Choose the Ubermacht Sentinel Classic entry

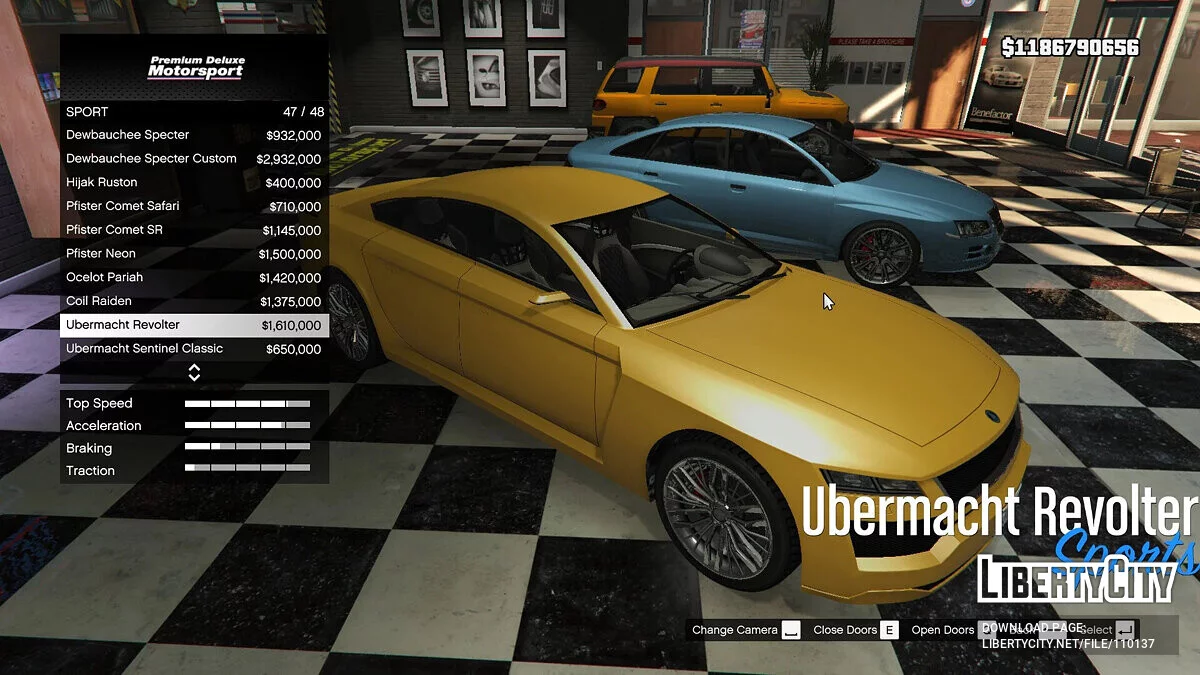pos(194,349)
